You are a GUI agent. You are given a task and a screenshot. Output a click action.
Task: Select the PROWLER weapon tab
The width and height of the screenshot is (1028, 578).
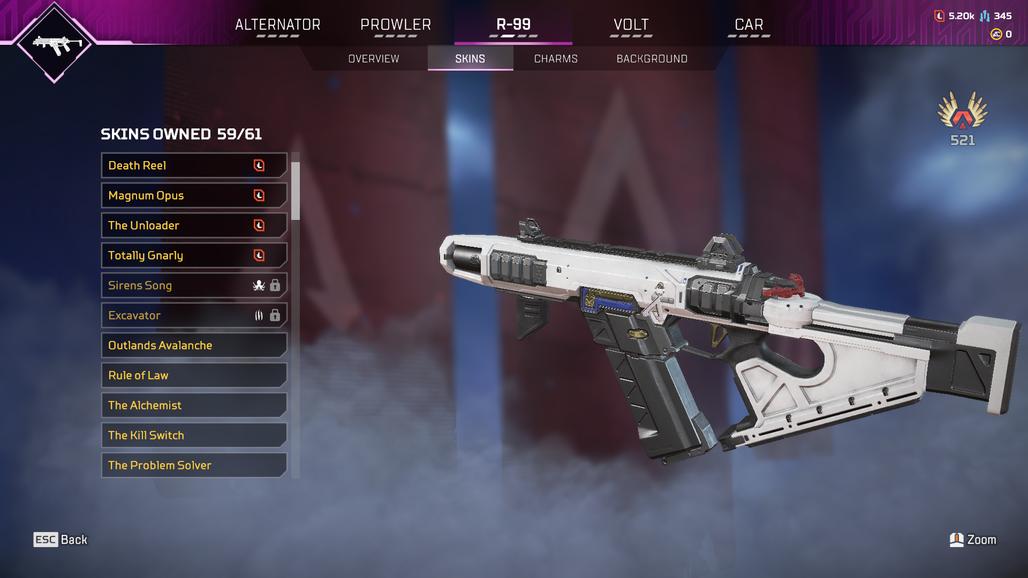[395, 25]
